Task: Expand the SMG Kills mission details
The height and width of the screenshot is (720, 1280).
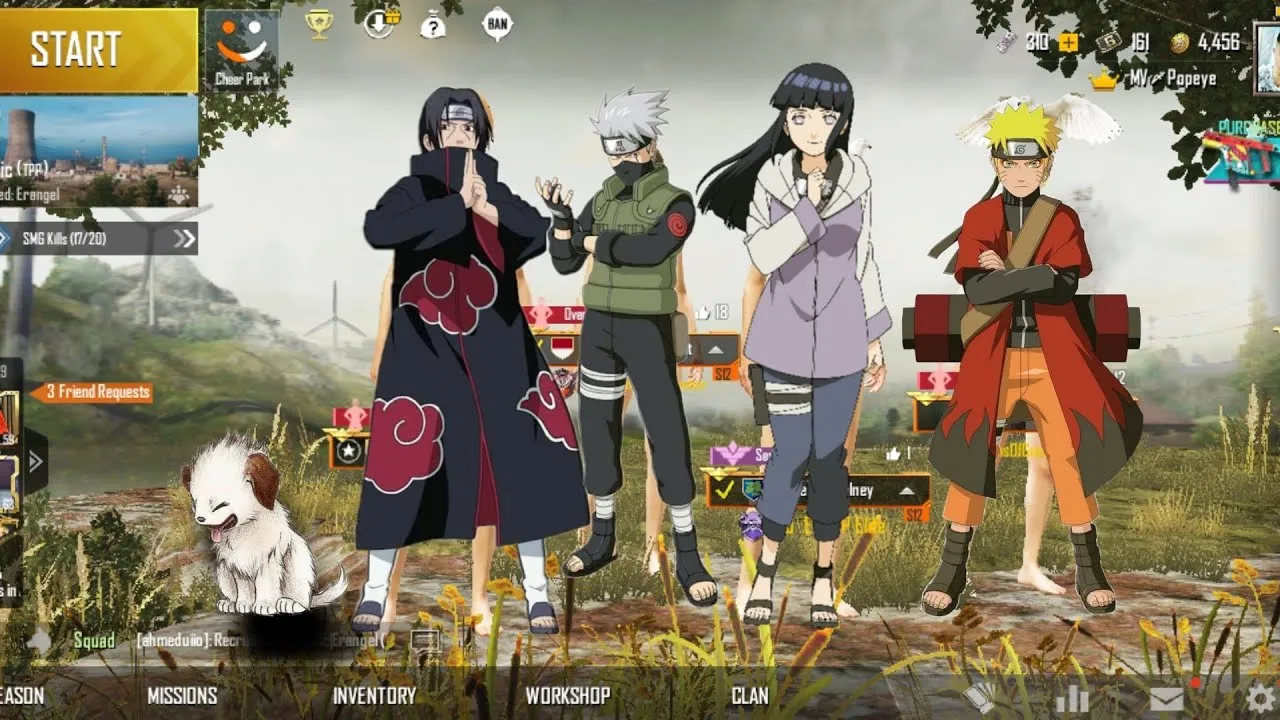Action: pos(183,239)
